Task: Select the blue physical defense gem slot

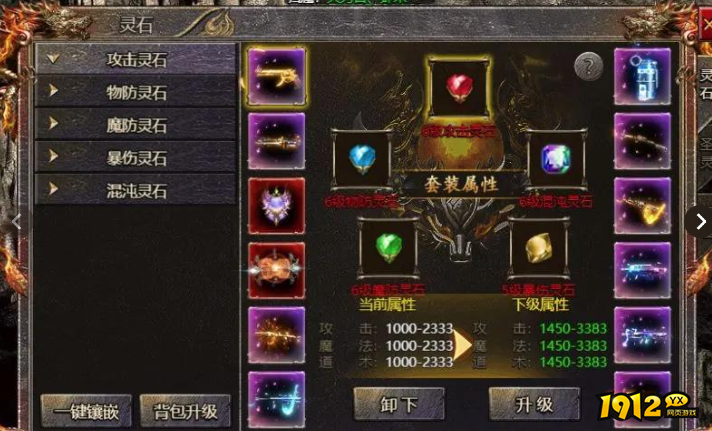Action: (x=362, y=160)
